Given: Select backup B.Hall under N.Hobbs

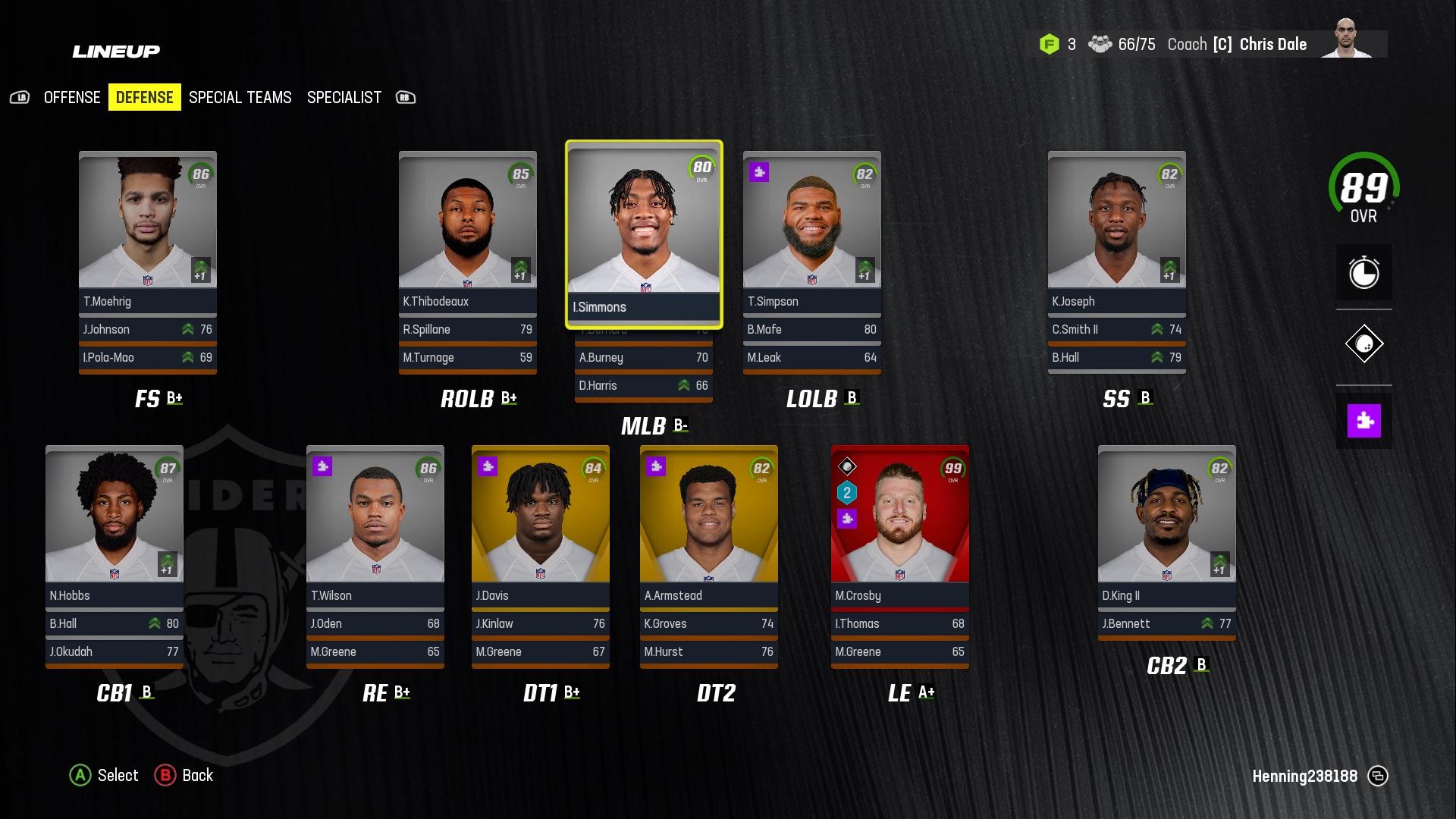Looking at the screenshot, I should (114, 623).
